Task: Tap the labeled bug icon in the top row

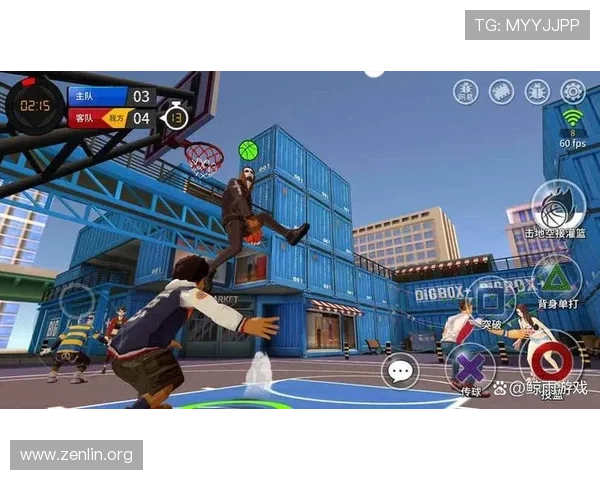Action: point(465,91)
